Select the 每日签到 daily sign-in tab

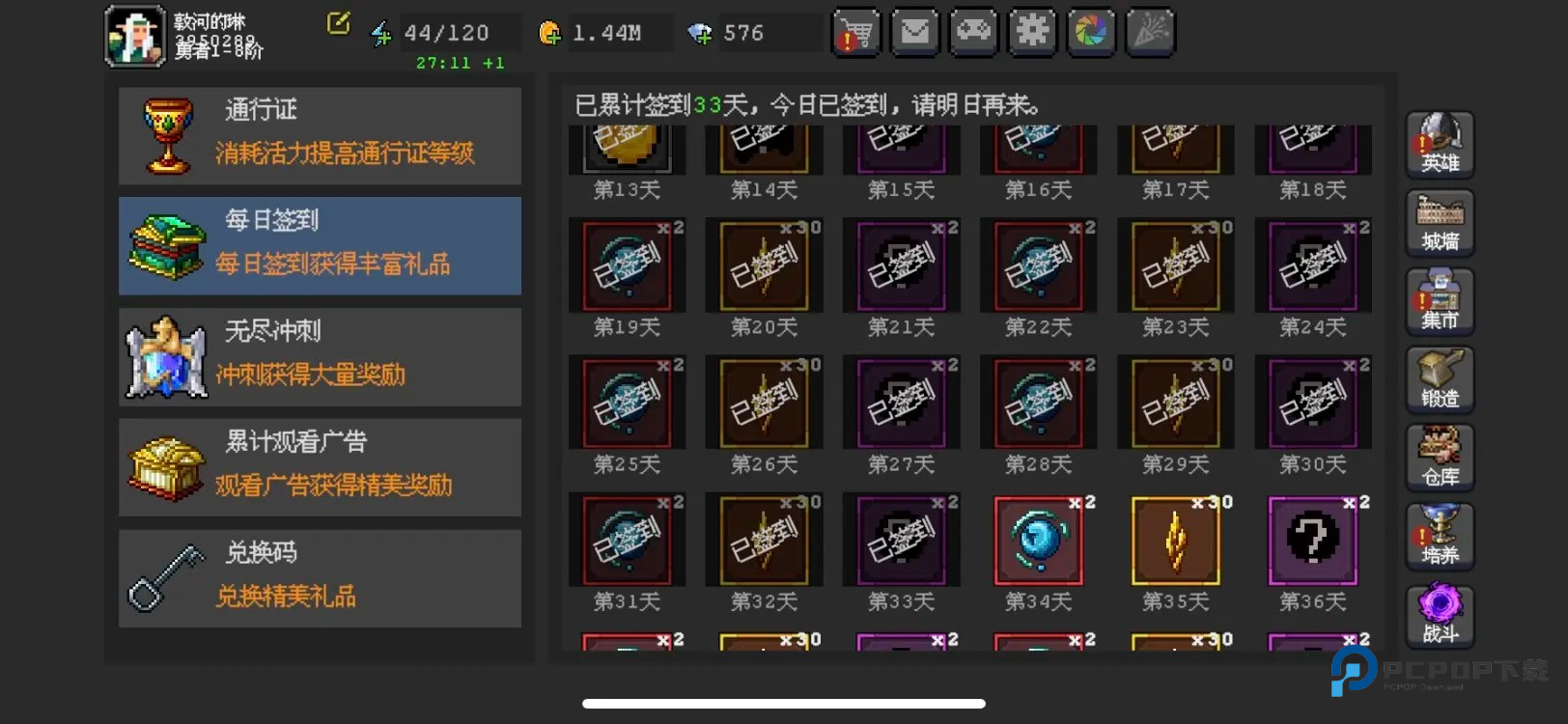coord(320,246)
